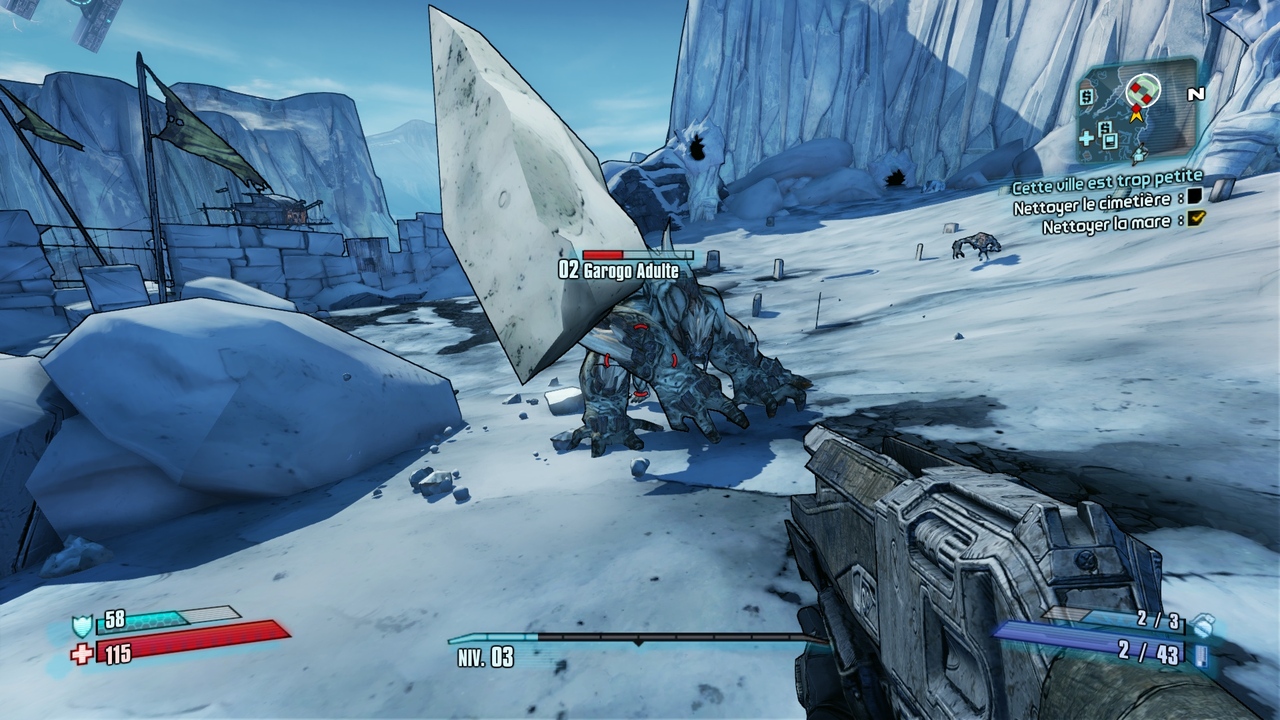The image size is (1280, 720).
Task: Click the red cross health icon
Action: 82,654
